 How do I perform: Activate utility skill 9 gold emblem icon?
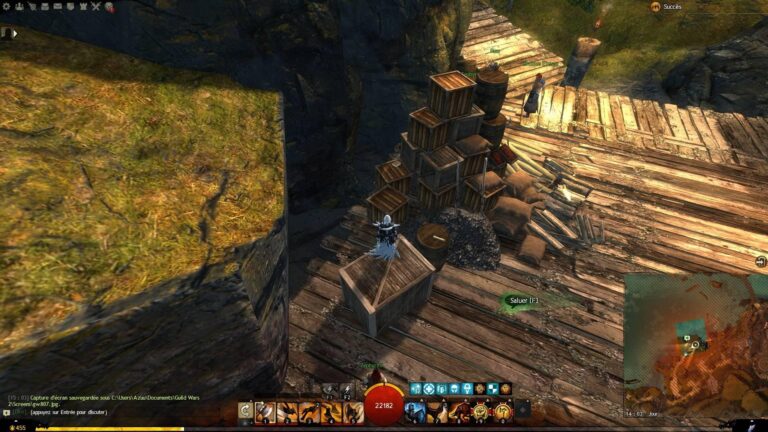[x=481, y=411]
